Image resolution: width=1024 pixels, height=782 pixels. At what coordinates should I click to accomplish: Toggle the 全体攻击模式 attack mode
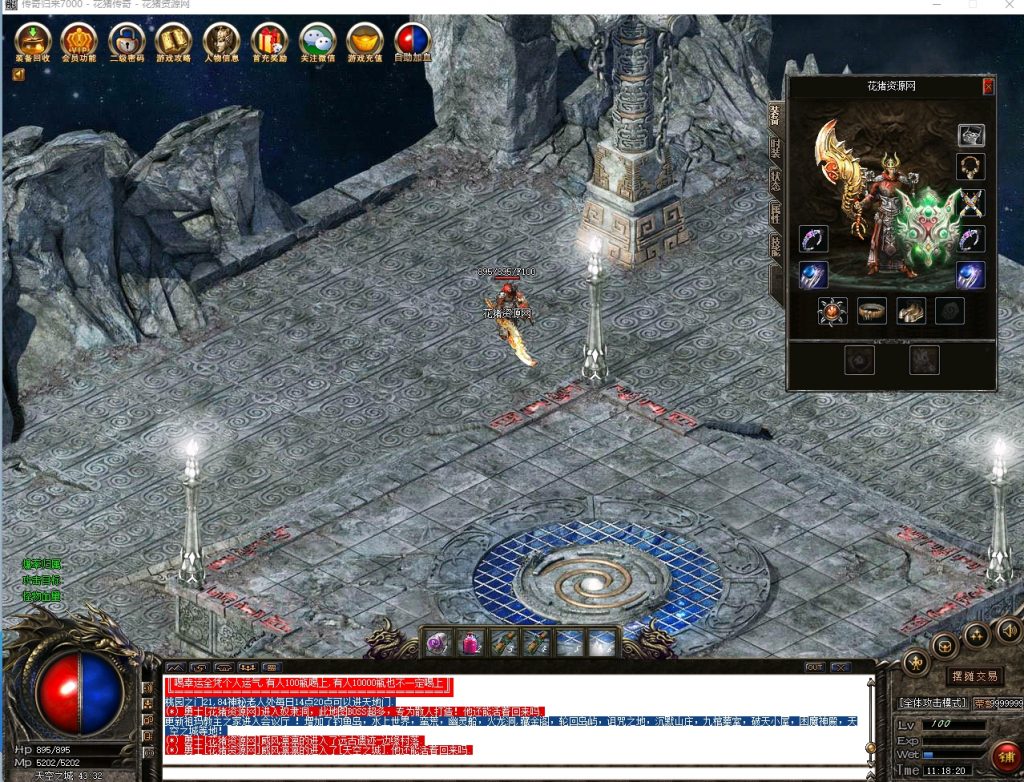click(934, 703)
